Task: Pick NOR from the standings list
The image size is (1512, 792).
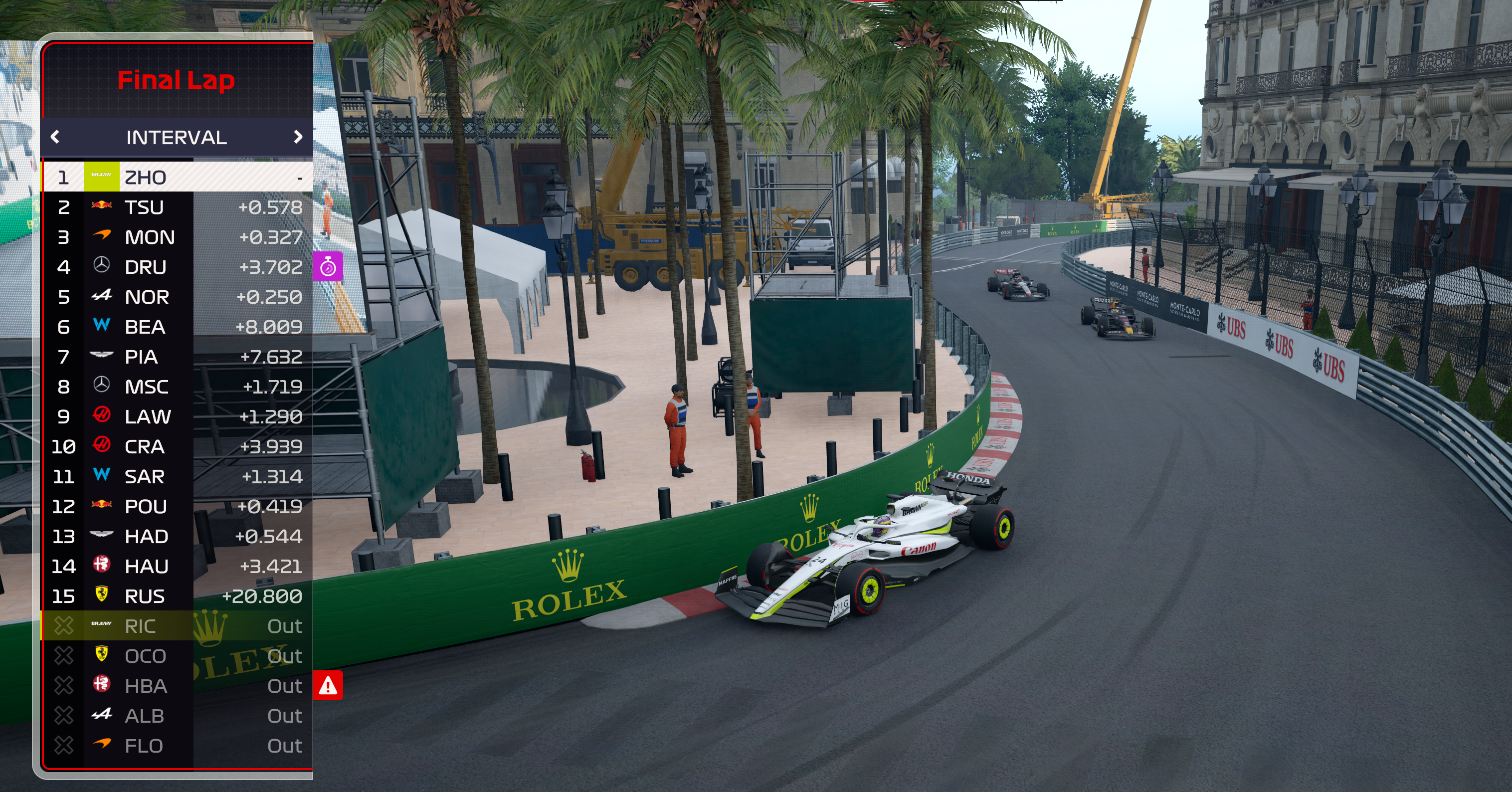Action: point(176,297)
